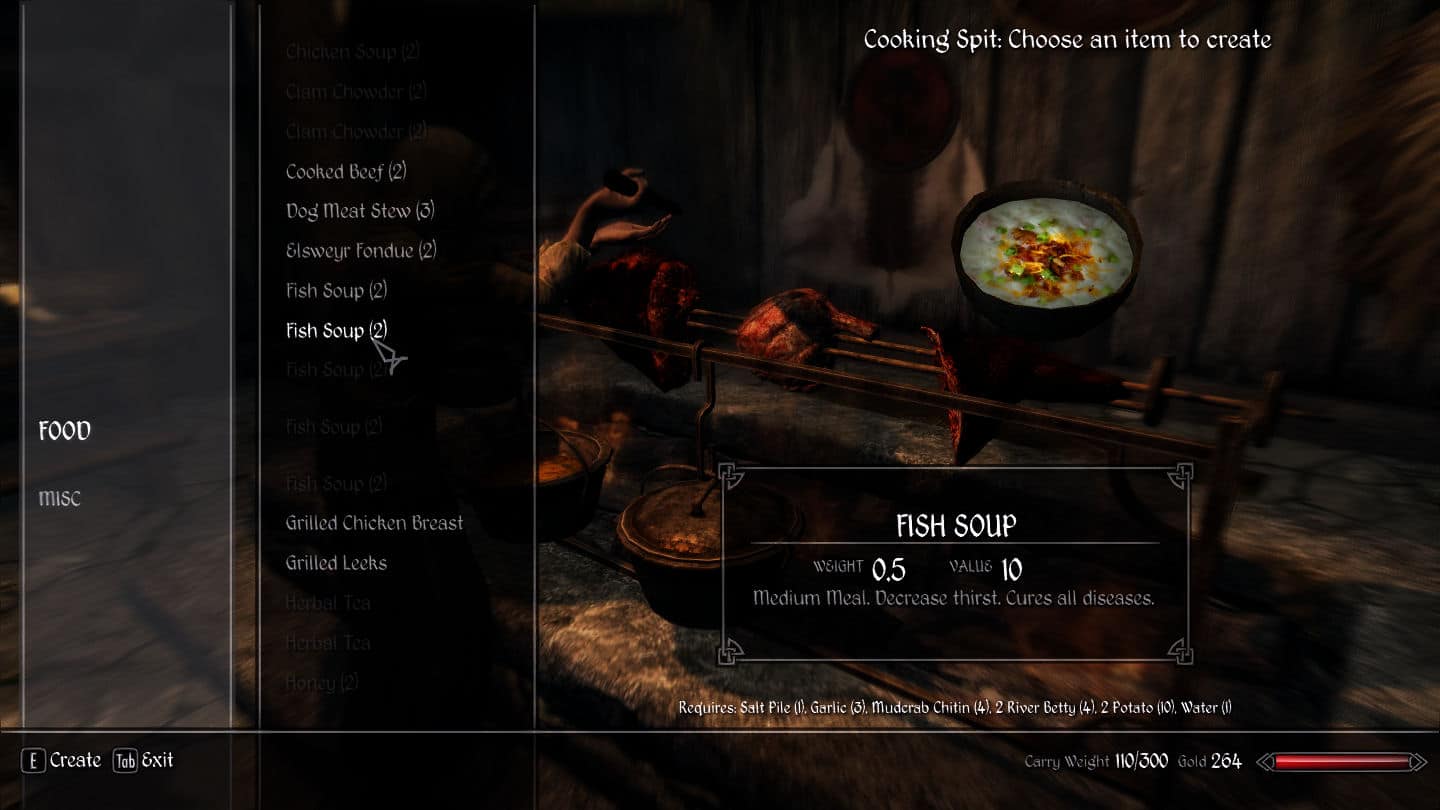The width and height of the screenshot is (1440, 810).
Task: Click the highlighted Fish Soup entry
Action: (x=336, y=330)
